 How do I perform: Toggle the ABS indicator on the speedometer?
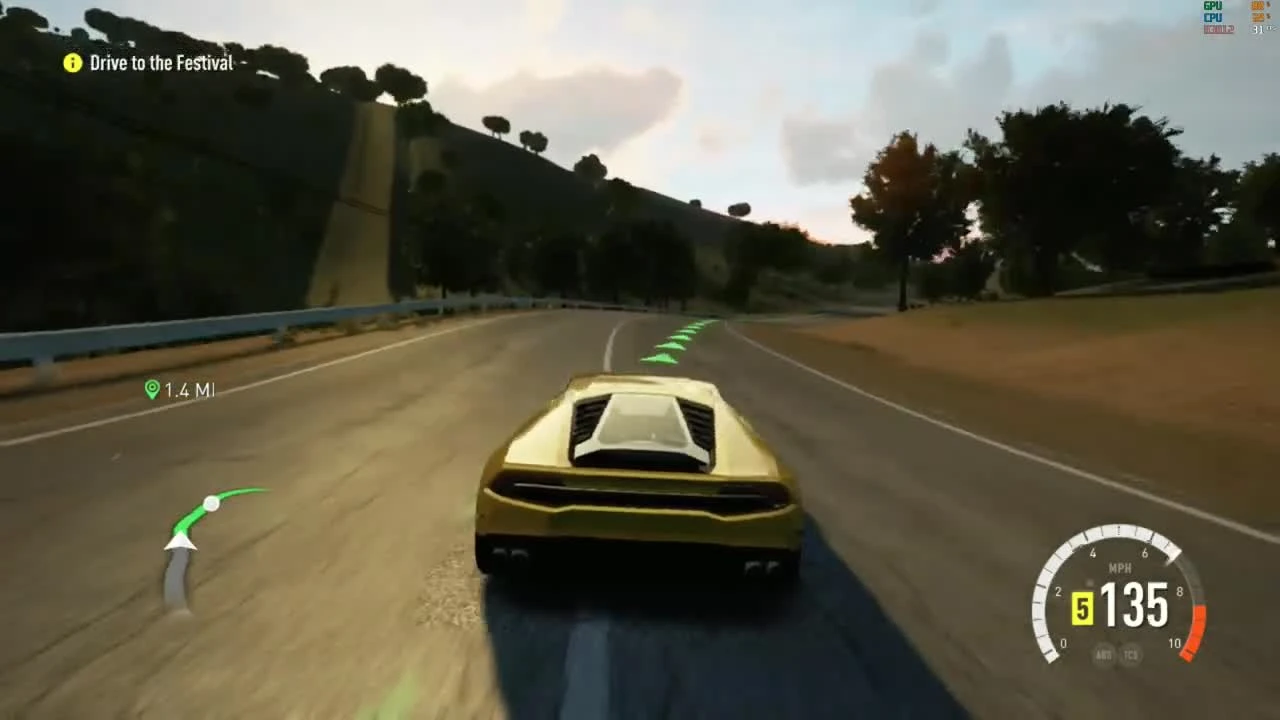coord(1104,654)
